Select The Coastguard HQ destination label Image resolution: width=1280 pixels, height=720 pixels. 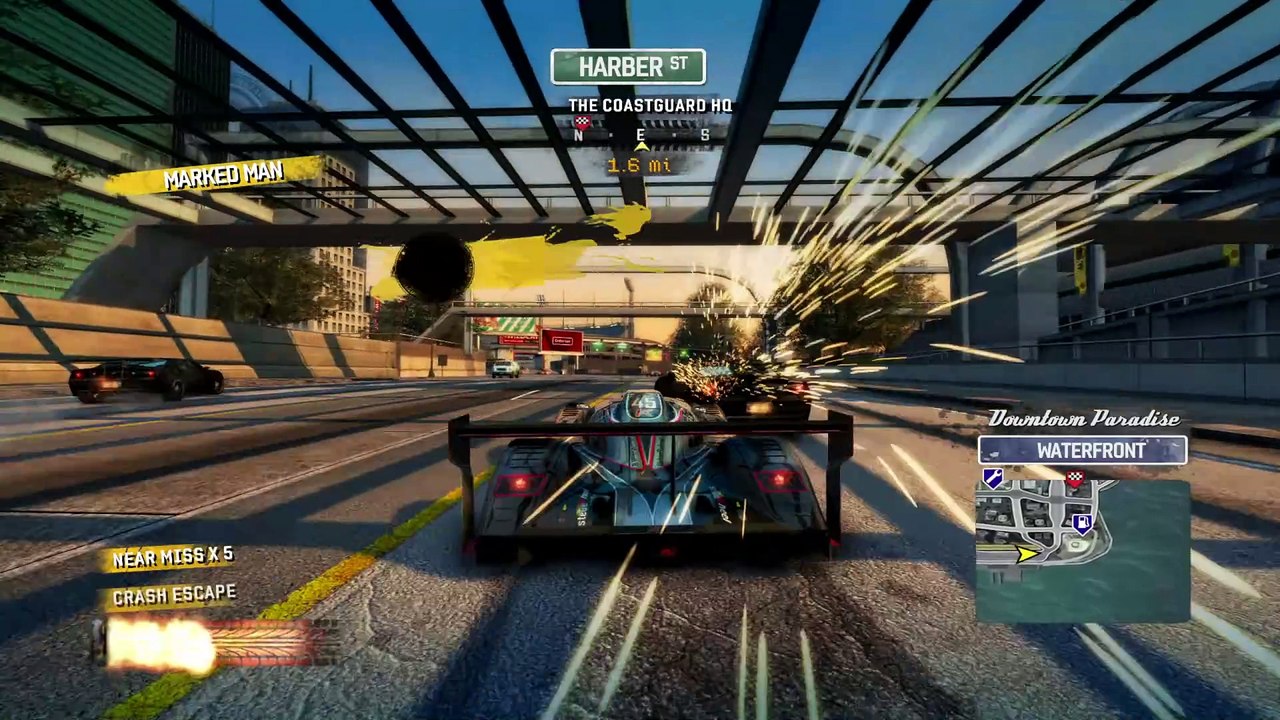(650, 105)
